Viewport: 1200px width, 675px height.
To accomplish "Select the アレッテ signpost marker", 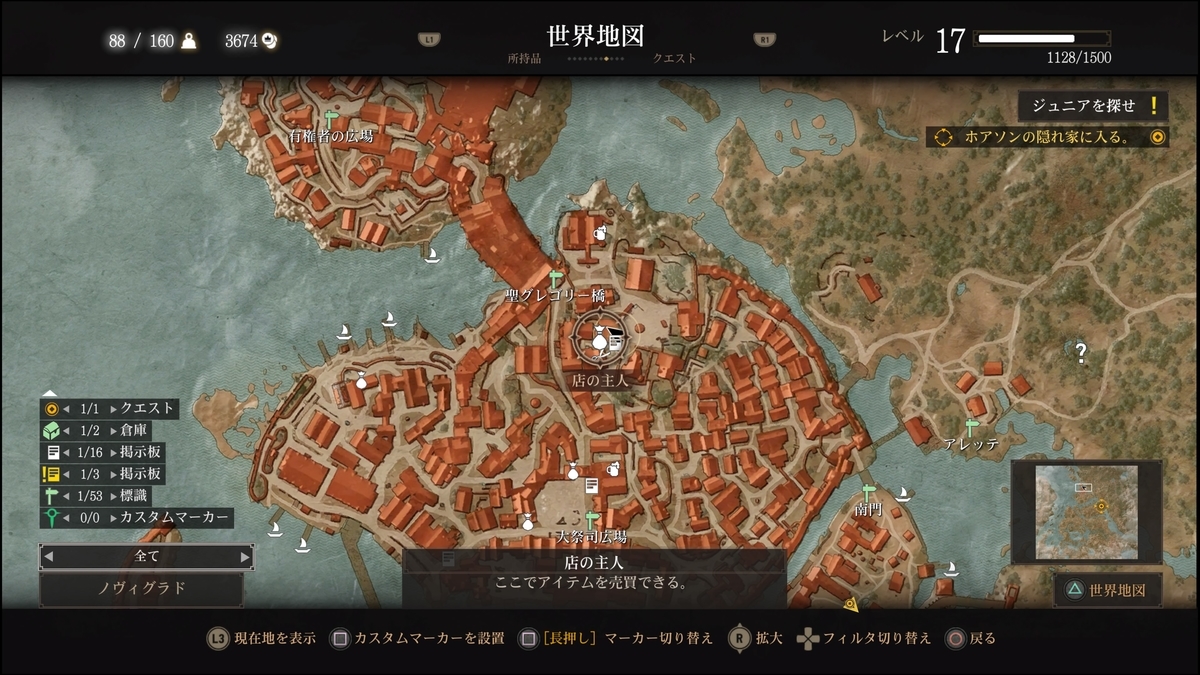I will (971, 428).
